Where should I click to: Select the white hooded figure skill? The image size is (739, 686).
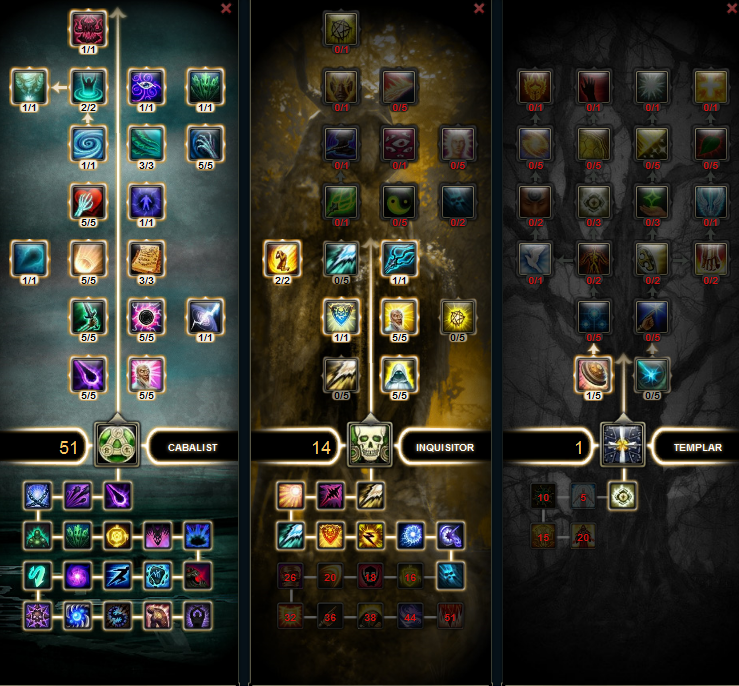point(398,373)
